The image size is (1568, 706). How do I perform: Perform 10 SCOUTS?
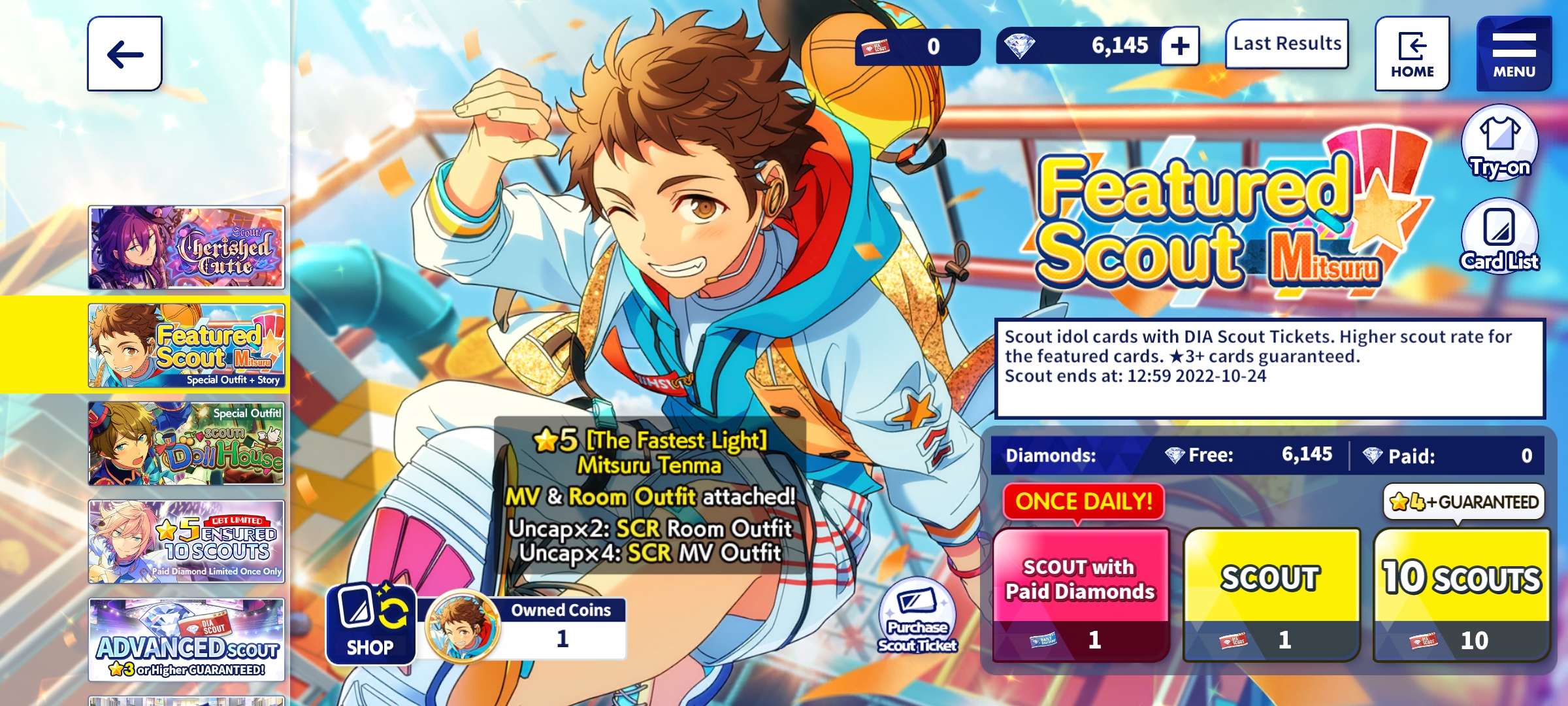coord(1462,594)
